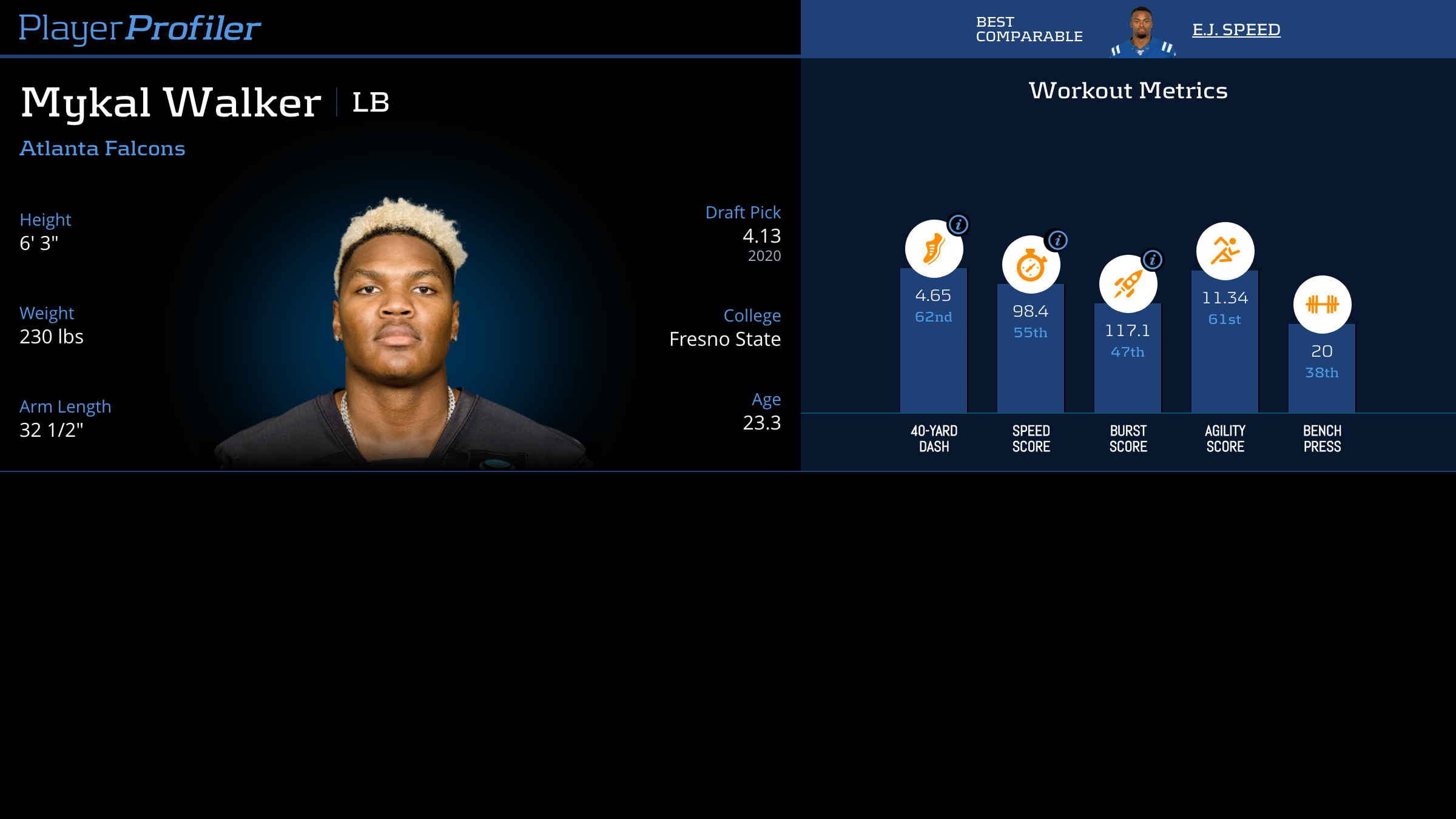This screenshot has height=819, width=1456.
Task: Show info for the Burst Score metric
Action: [x=1153, y=260]
